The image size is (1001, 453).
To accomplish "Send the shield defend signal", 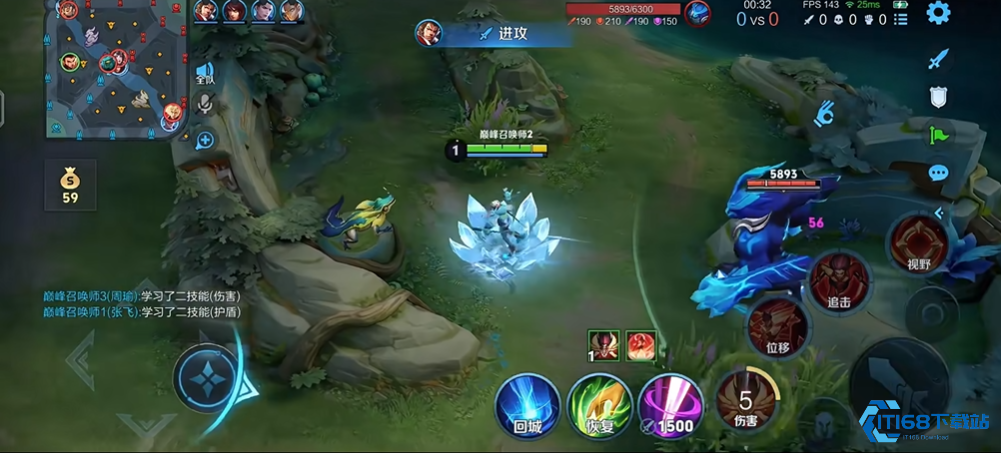I will 938,96.
